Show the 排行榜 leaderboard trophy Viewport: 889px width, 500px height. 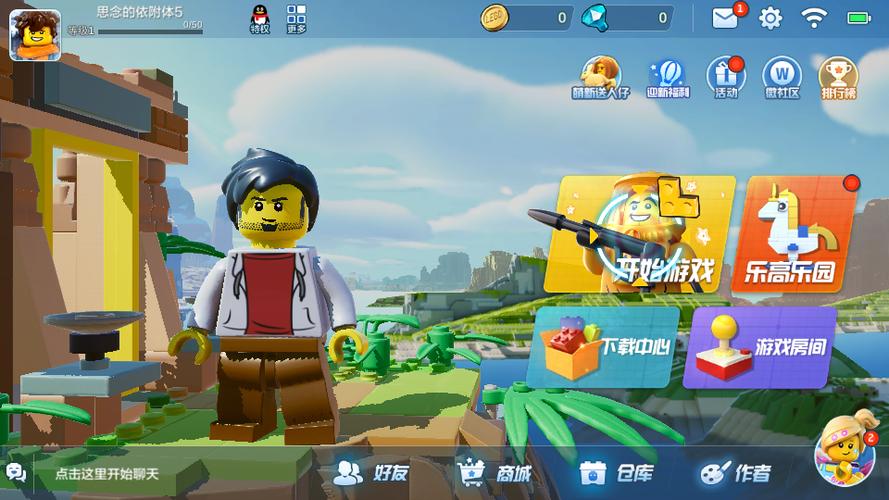[838, 77]
